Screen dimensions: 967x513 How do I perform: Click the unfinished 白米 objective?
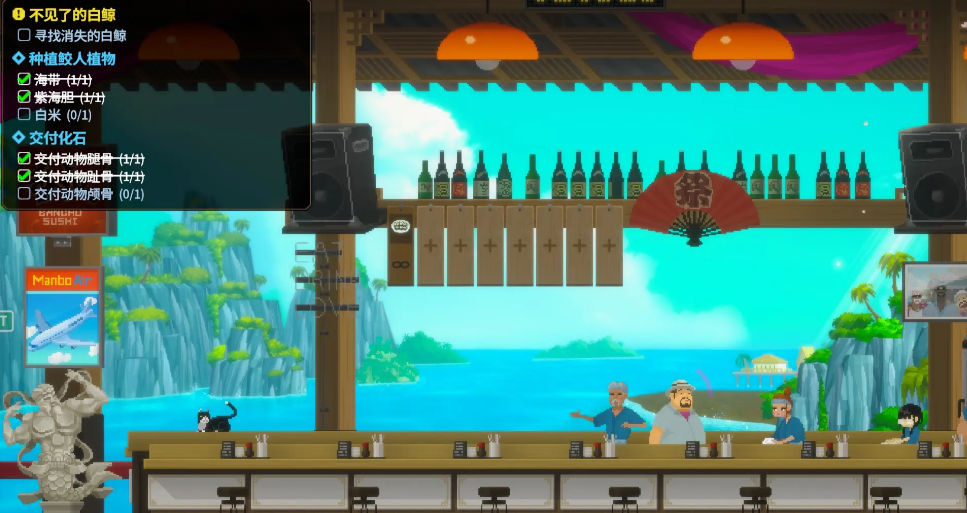point(62,115)
